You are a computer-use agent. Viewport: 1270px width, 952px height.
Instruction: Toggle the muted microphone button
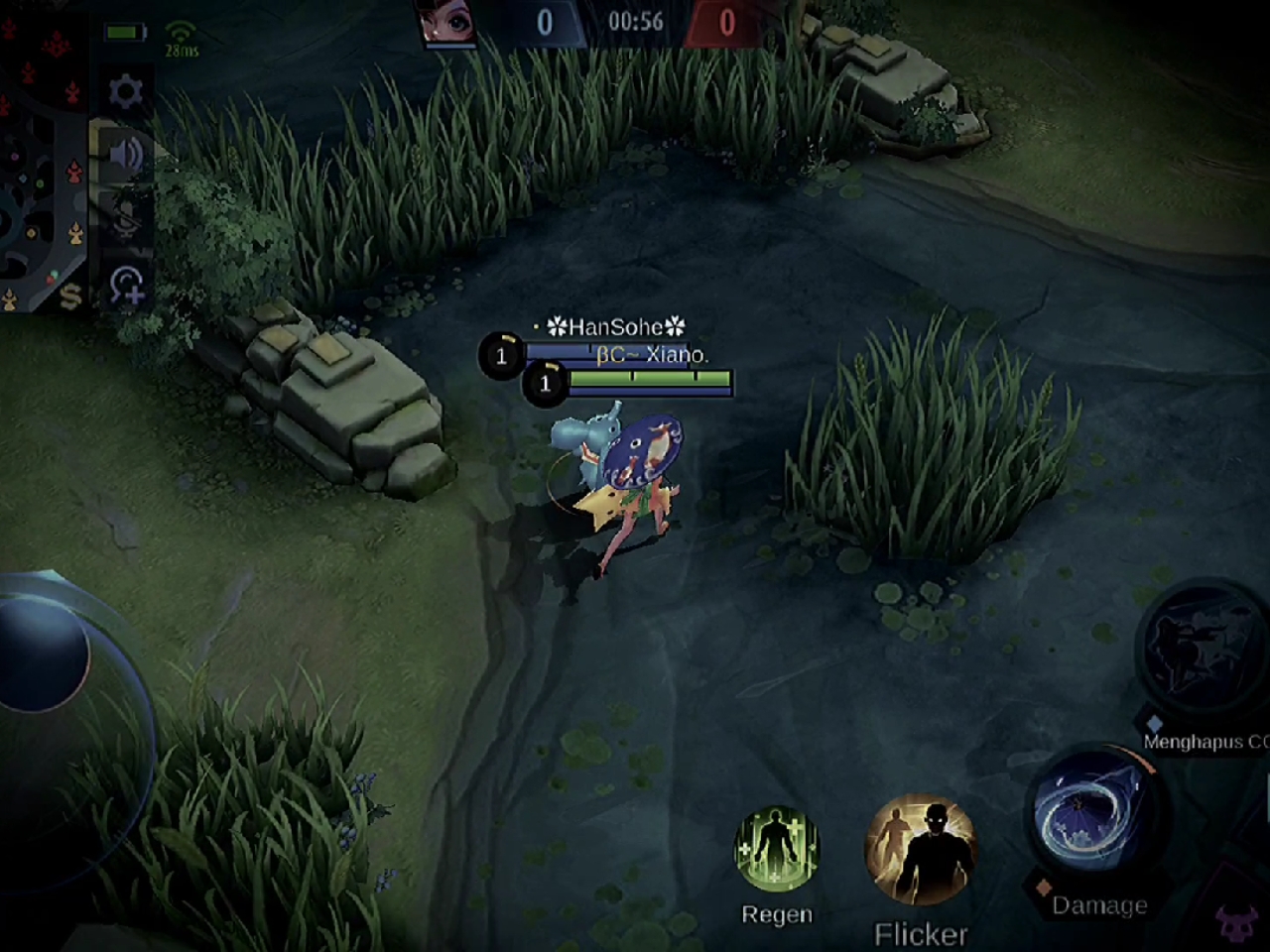pyautogui.click(x=126, y=220)
